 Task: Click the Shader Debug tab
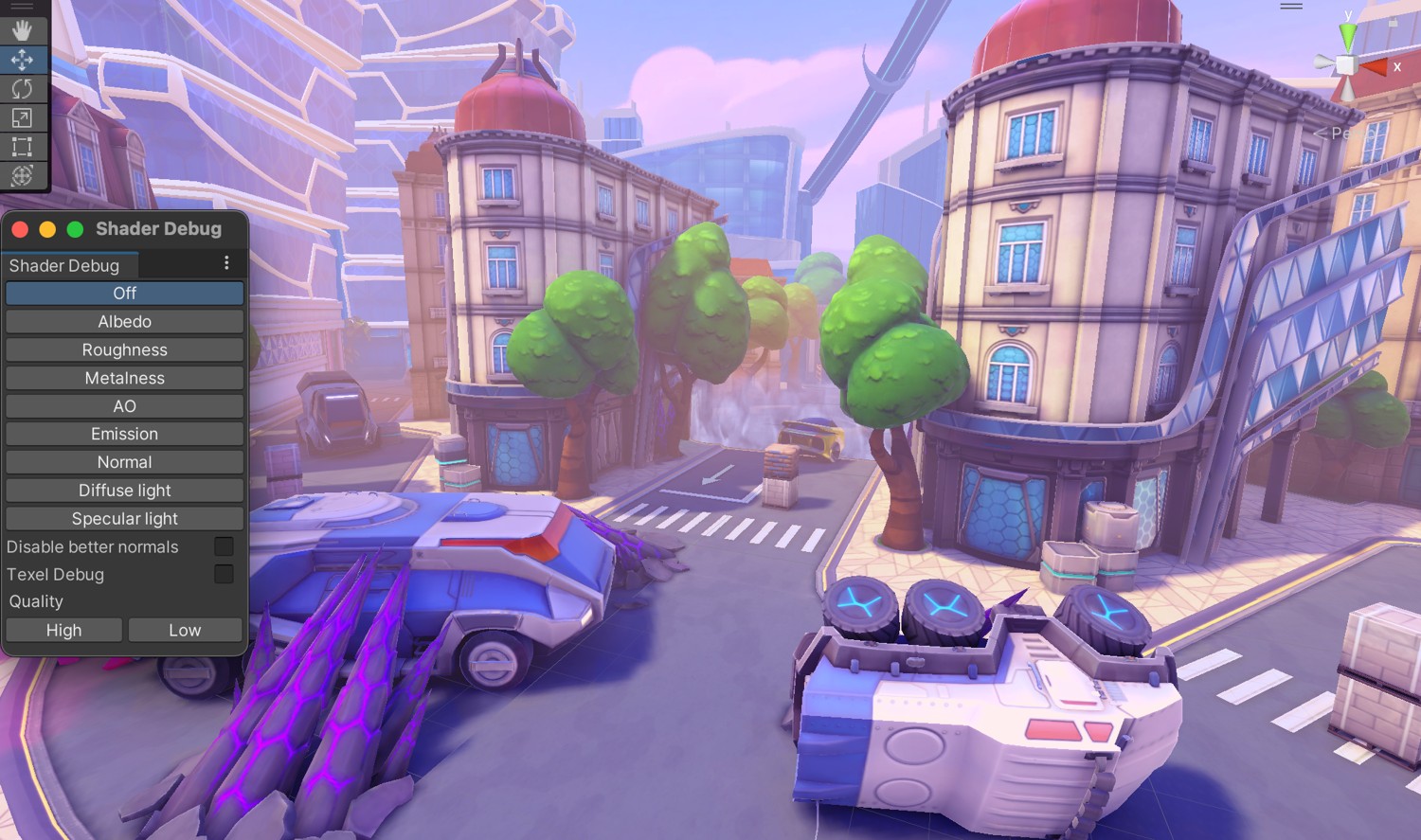click(64, 266)
